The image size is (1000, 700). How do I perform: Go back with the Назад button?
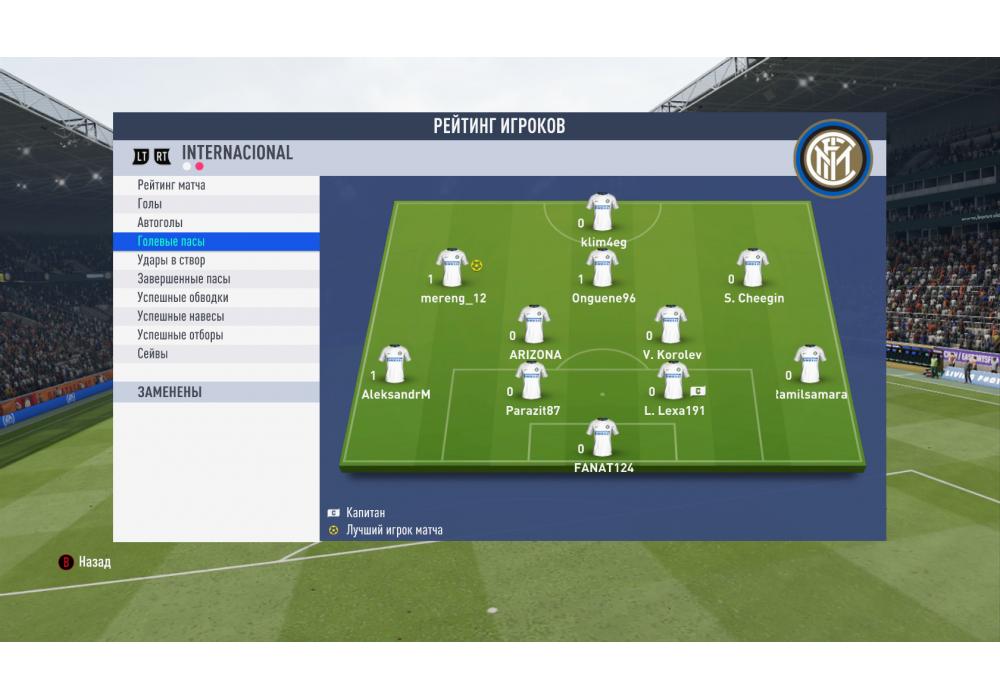86,562
